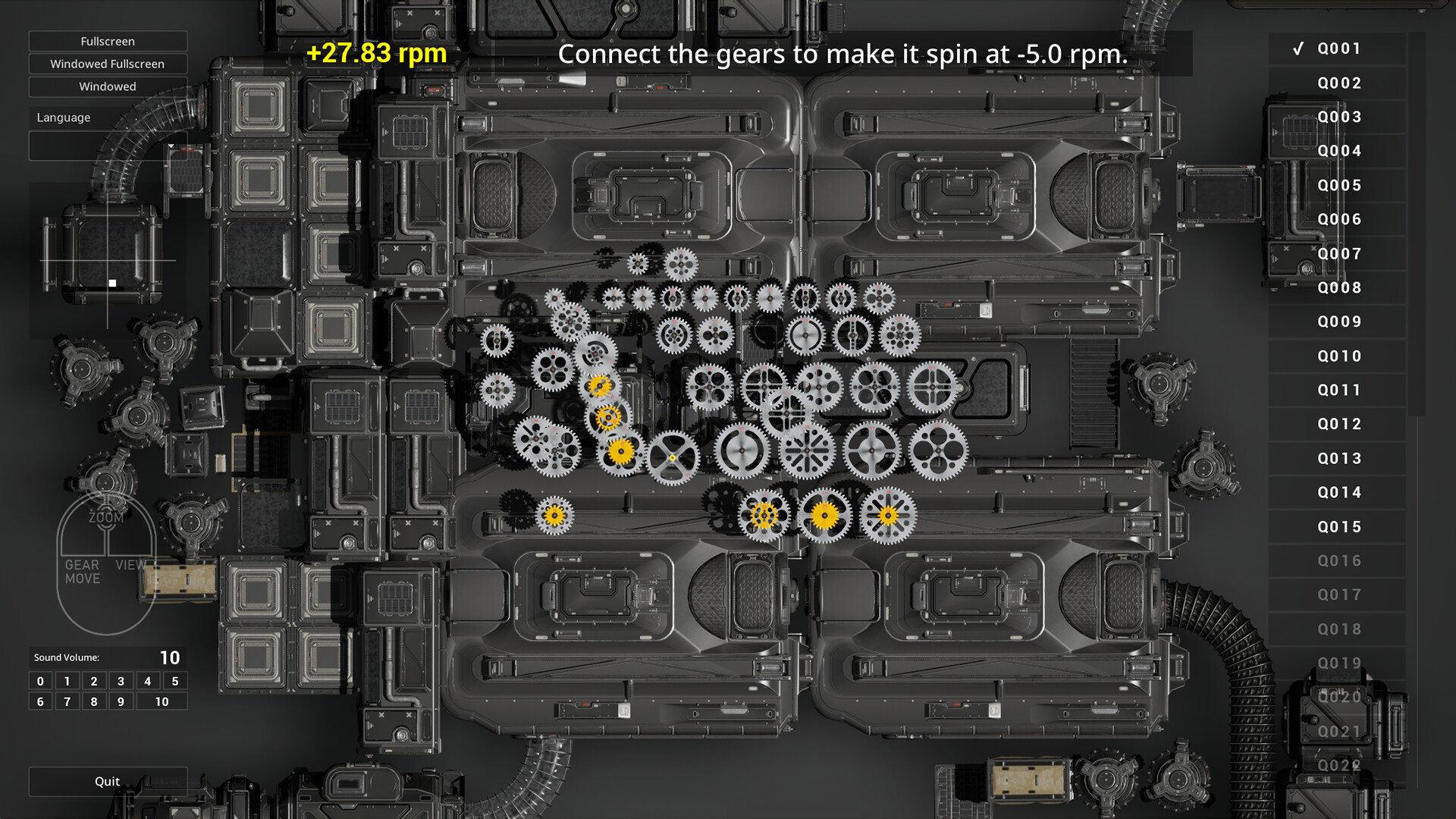Select the large white gear with circular cutouts

click(938, 450)
